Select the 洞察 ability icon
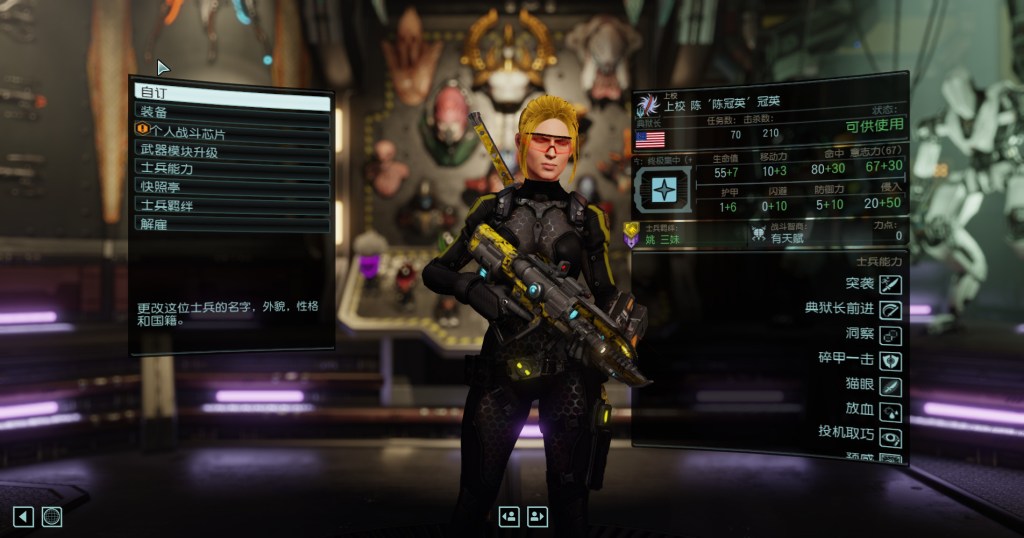The height and width of the screenshot is (538, 1024). [x=890, y=336]
